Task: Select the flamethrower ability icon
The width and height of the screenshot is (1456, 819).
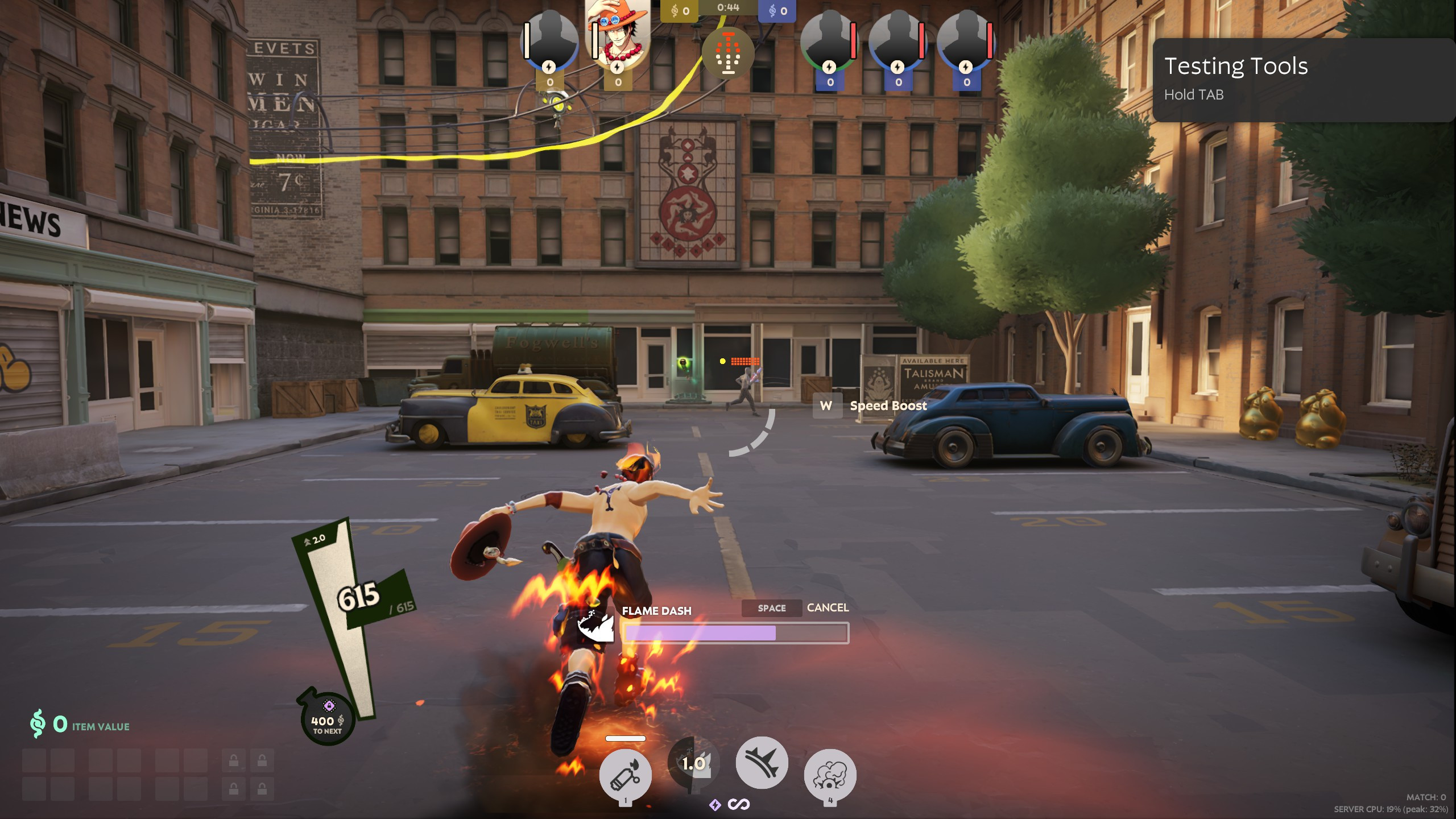Action: pos(624,775)
